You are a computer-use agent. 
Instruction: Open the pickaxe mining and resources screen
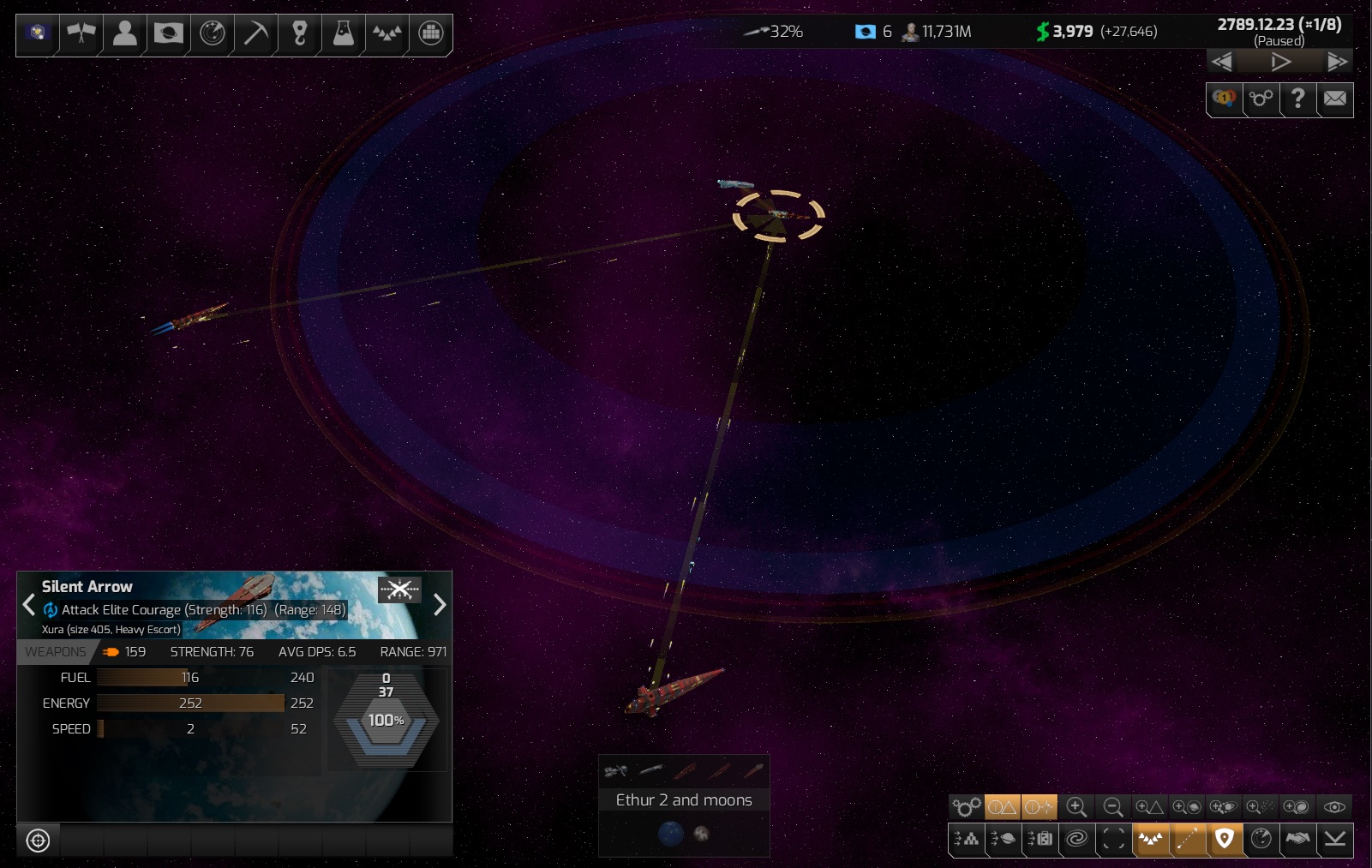(256, 33)
